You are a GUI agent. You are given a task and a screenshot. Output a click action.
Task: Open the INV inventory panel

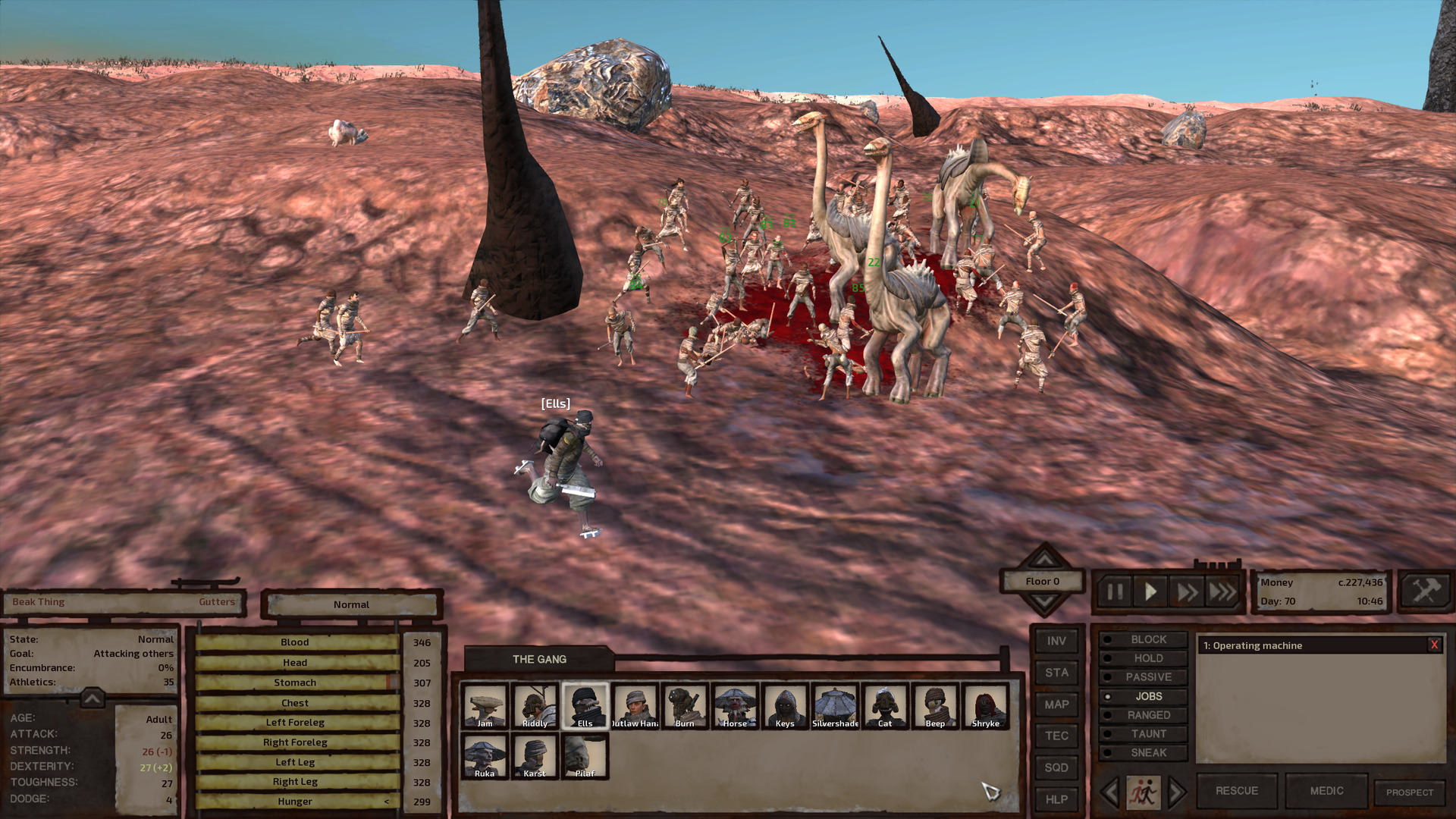tap(1056, 641)
